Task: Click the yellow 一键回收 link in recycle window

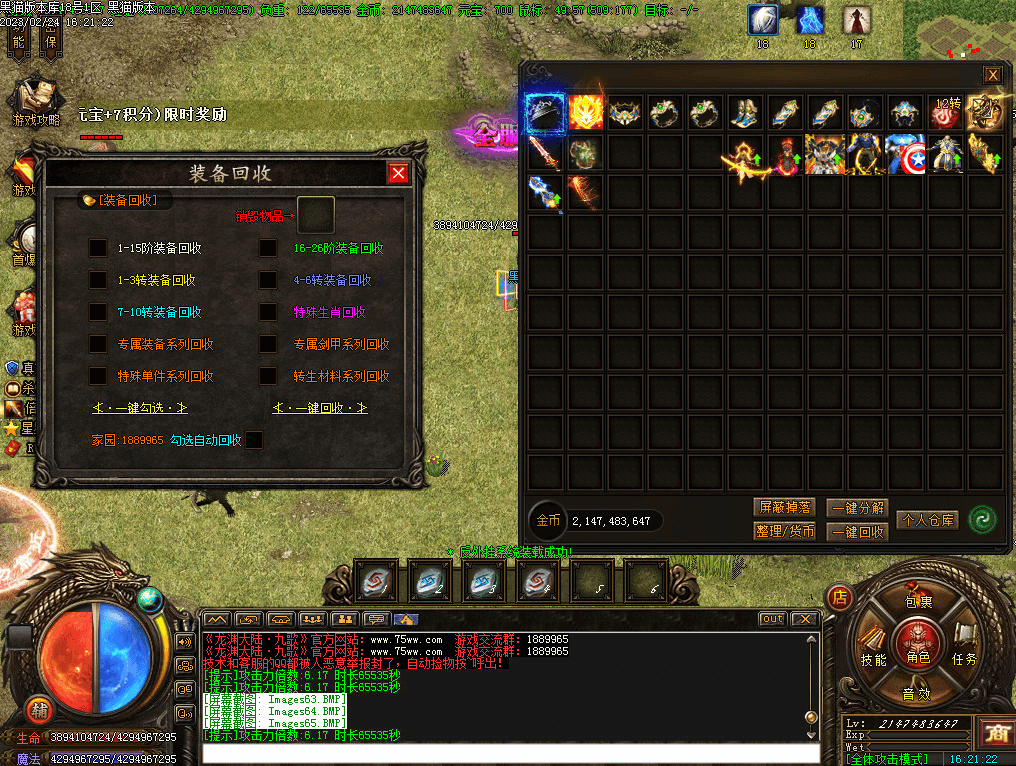Action: coord(320,408)
